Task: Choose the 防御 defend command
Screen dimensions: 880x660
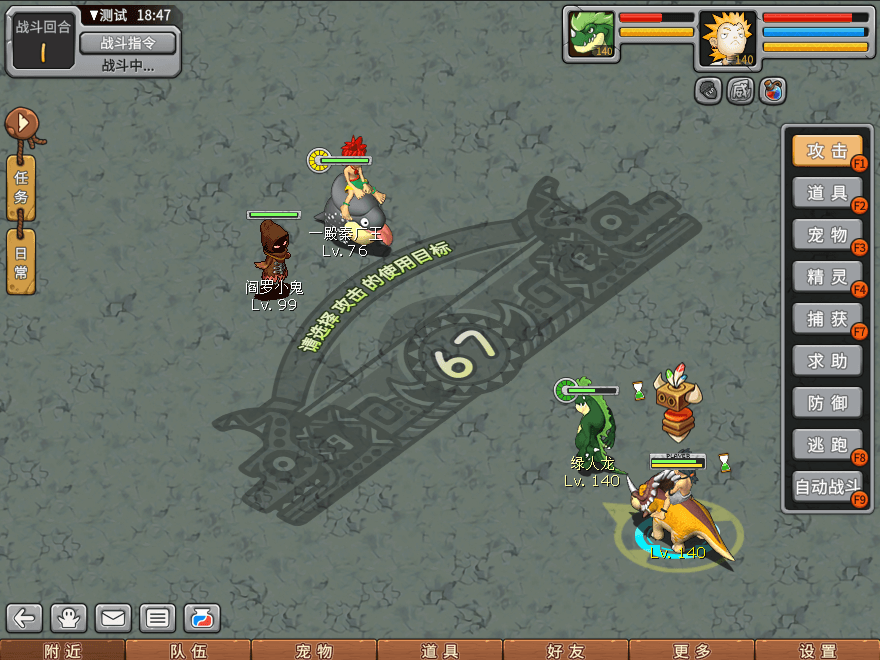Action: pyautogui.click(x=827, y=403)
